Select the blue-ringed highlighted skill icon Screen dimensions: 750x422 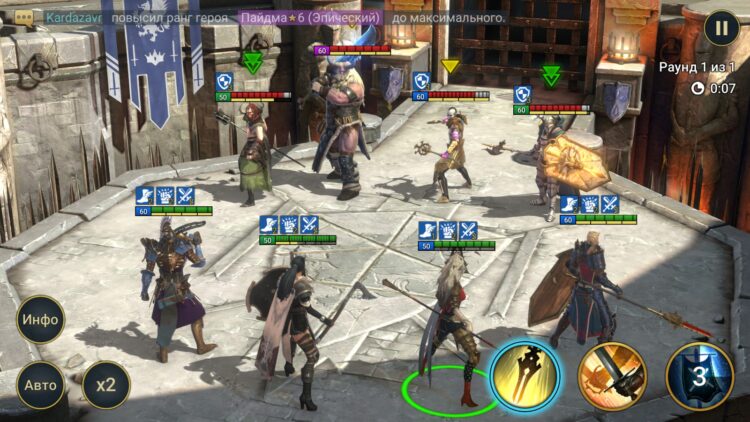pos(525,377)
